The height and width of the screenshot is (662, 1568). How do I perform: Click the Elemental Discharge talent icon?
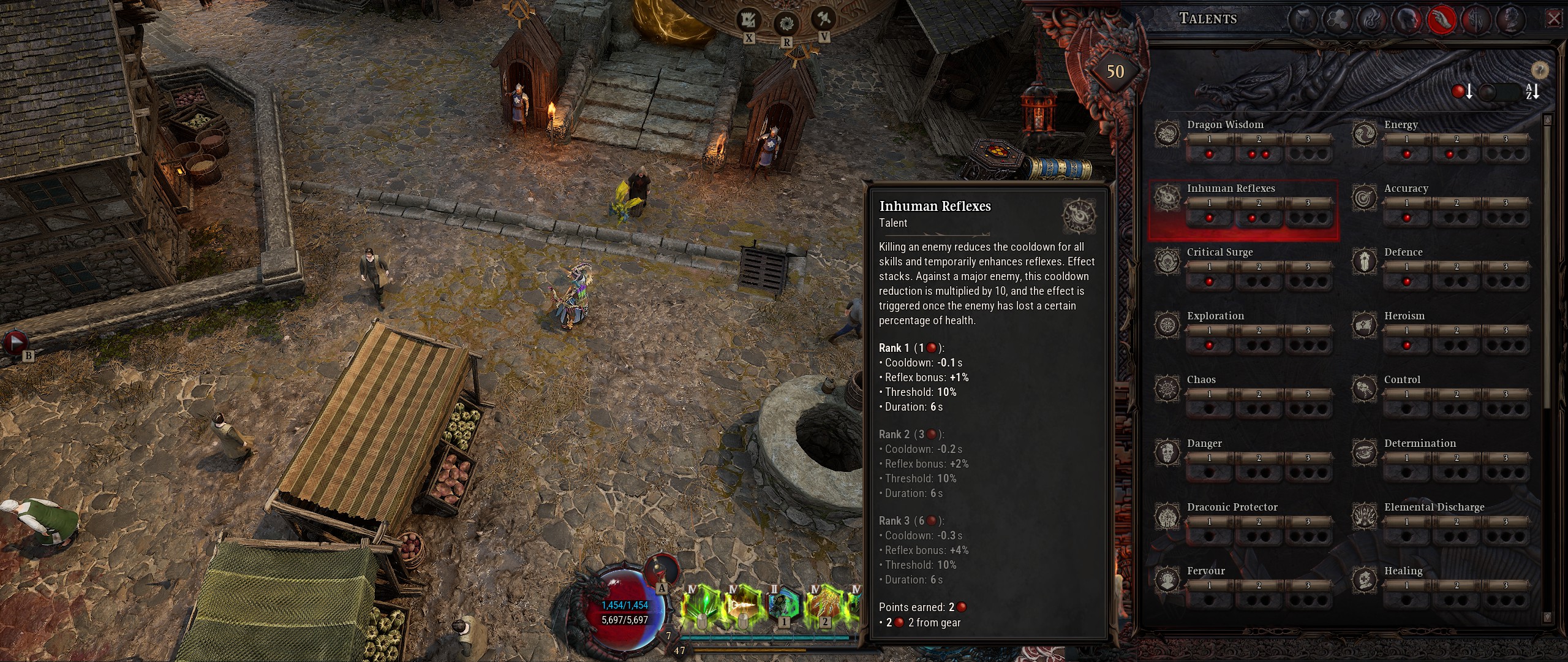[1364, 516]
